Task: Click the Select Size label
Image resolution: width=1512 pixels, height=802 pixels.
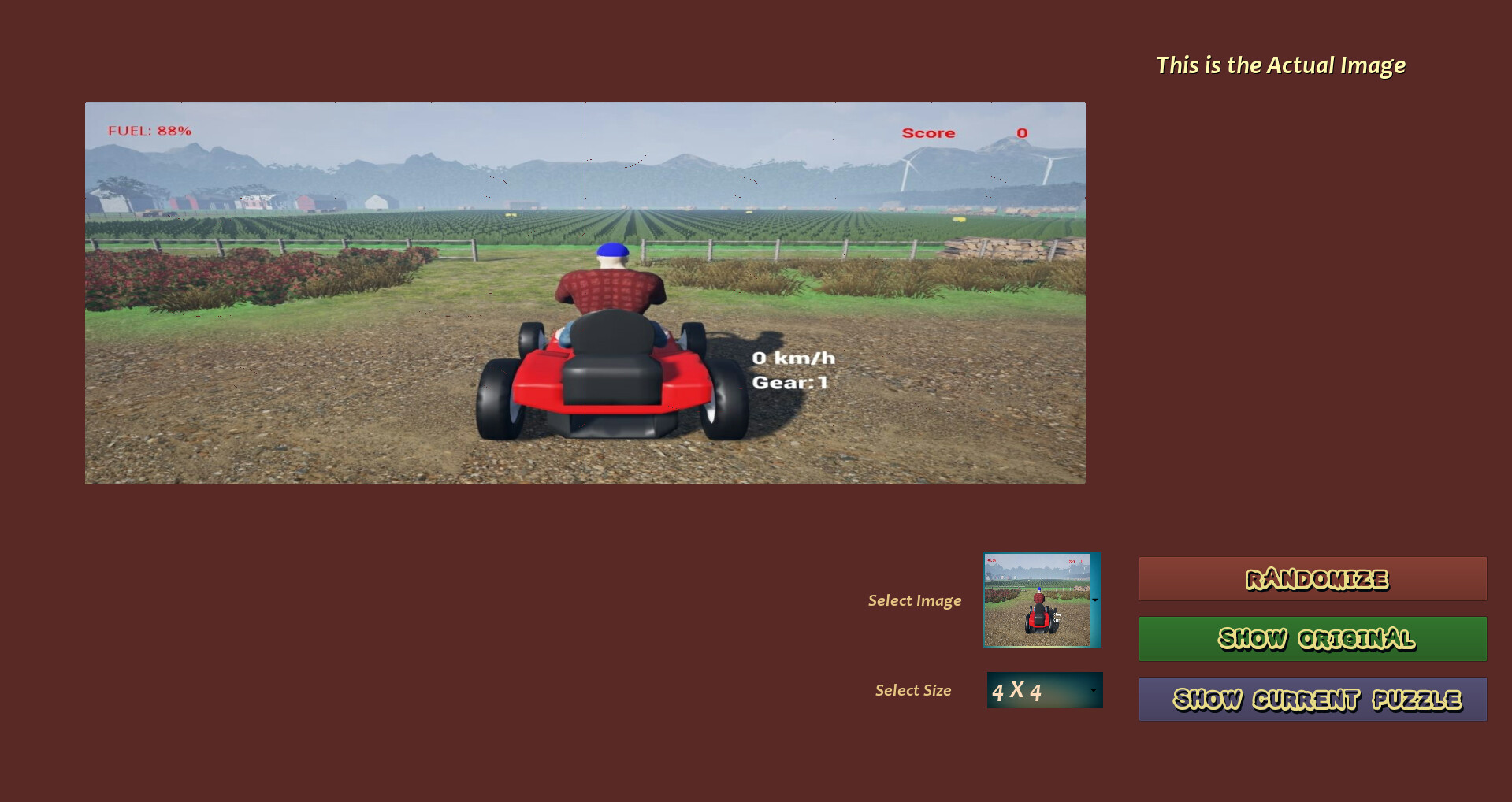Action: pos(913,690)
